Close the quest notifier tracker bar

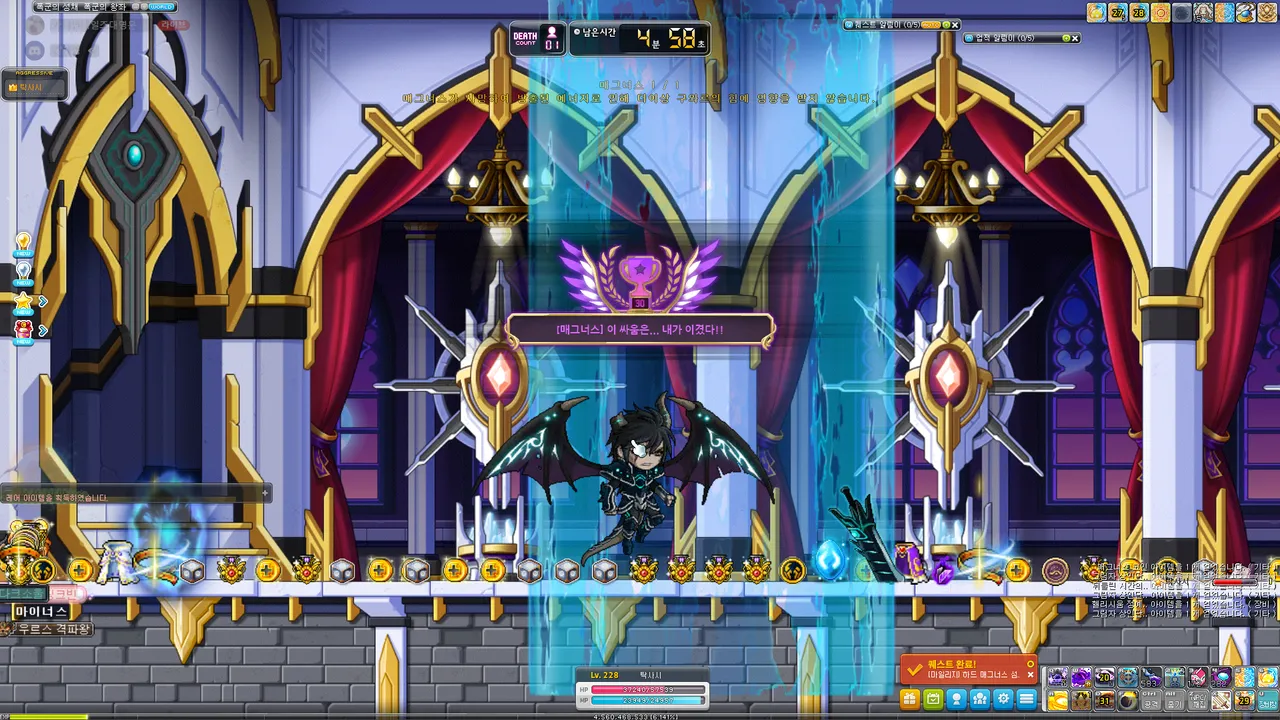[955, 24]
